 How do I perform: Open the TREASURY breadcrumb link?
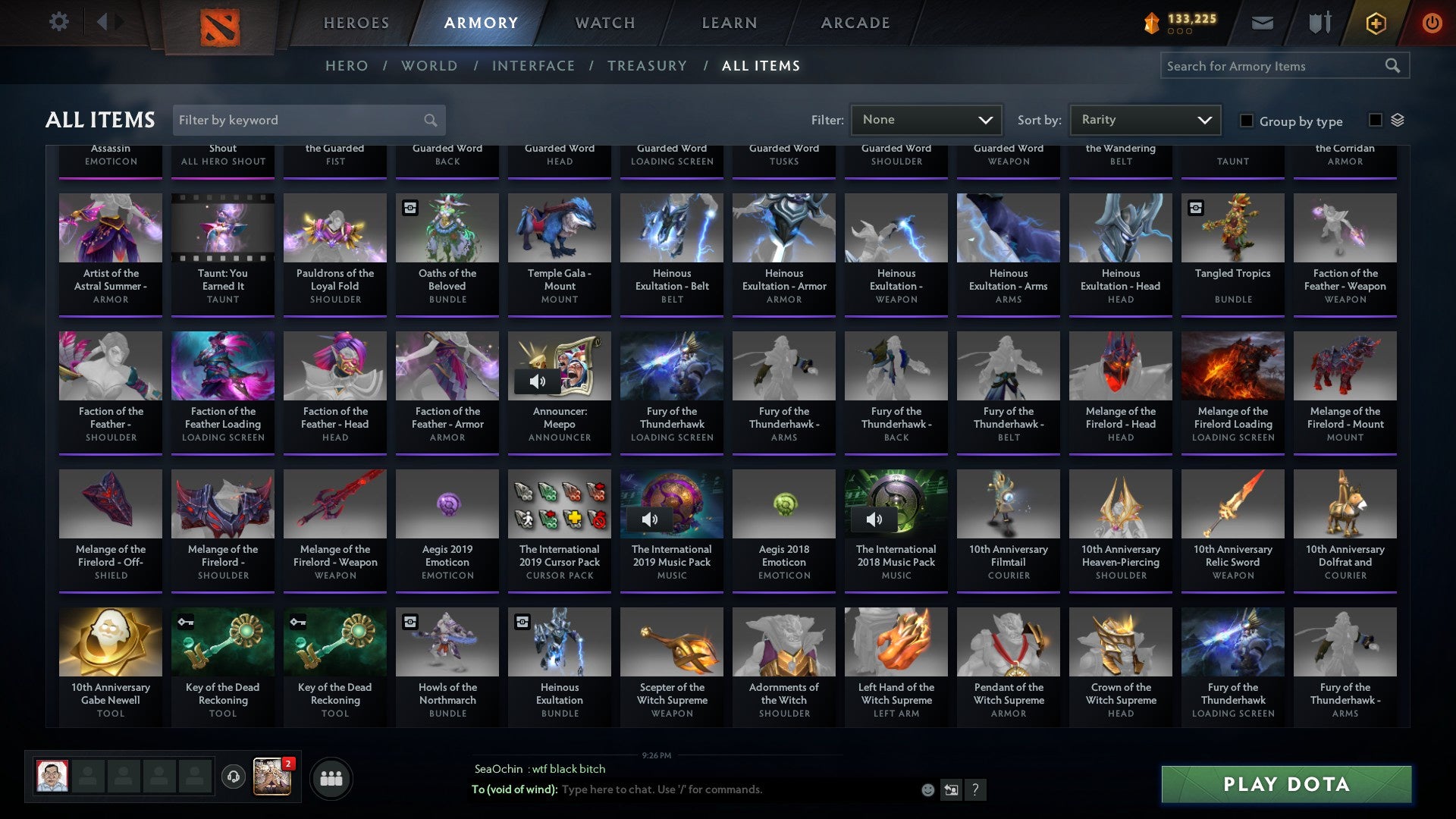[647, 66]
